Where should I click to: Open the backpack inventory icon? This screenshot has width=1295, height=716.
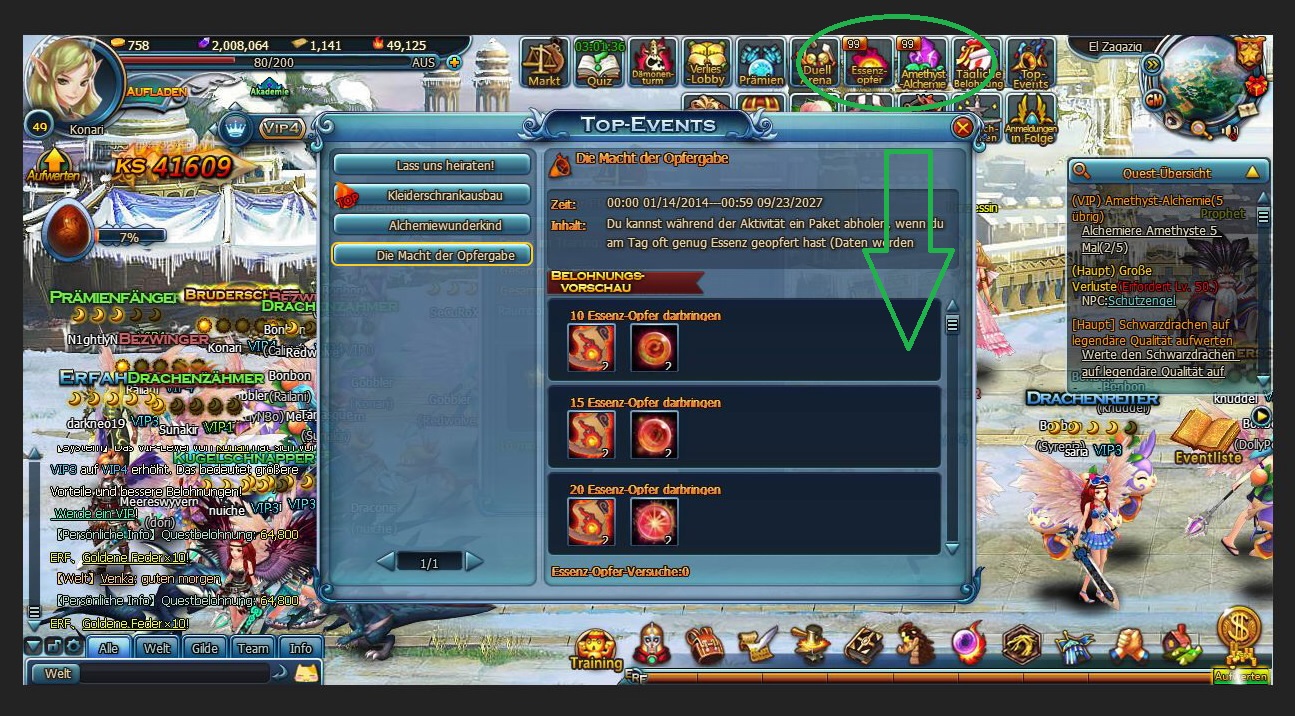pyautogui.click(x=706, y=645)
